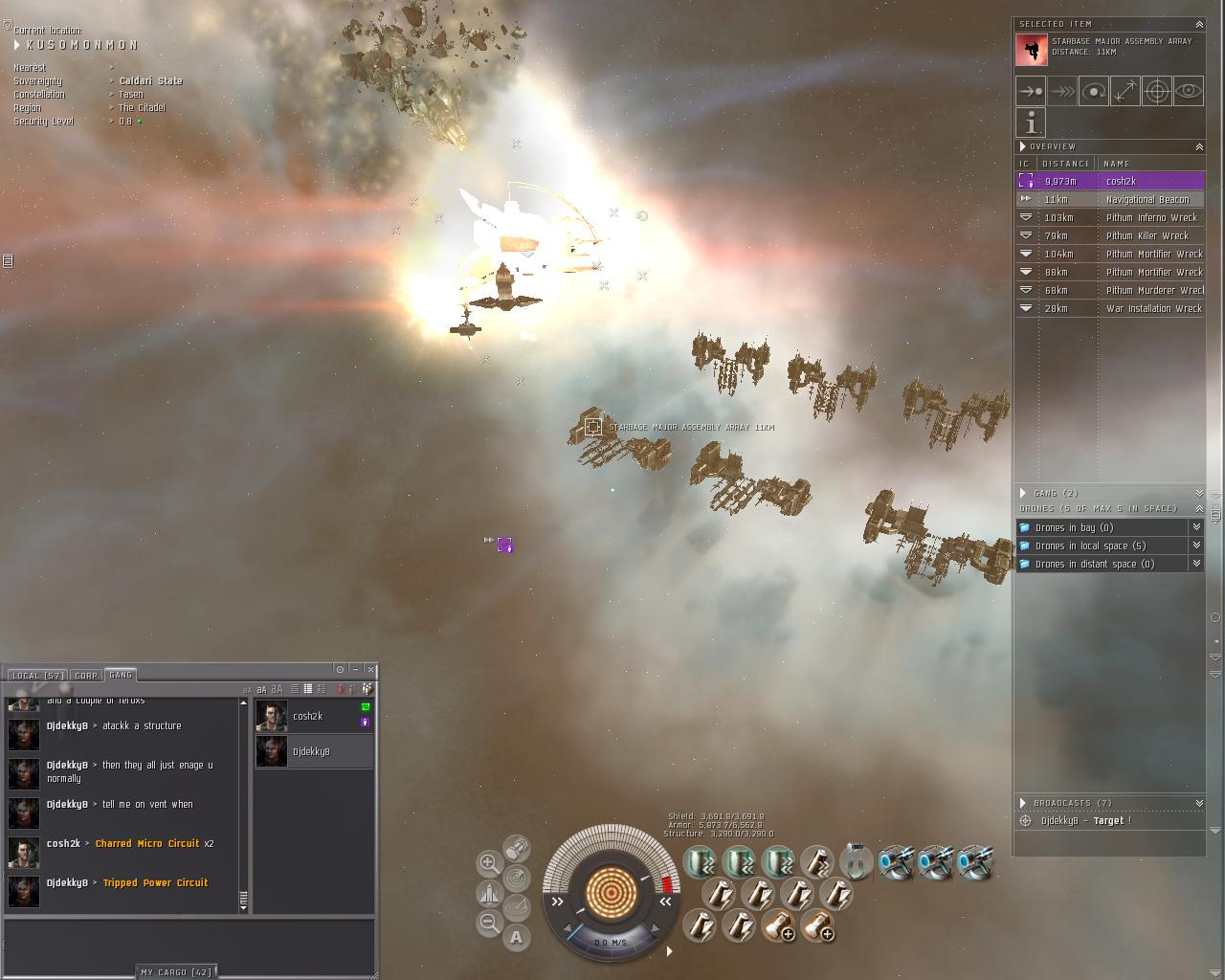The height and width of the screenshot is (980, 1225).
Task: Click the Charred Micro Circuit link
Action: (147, 844)
